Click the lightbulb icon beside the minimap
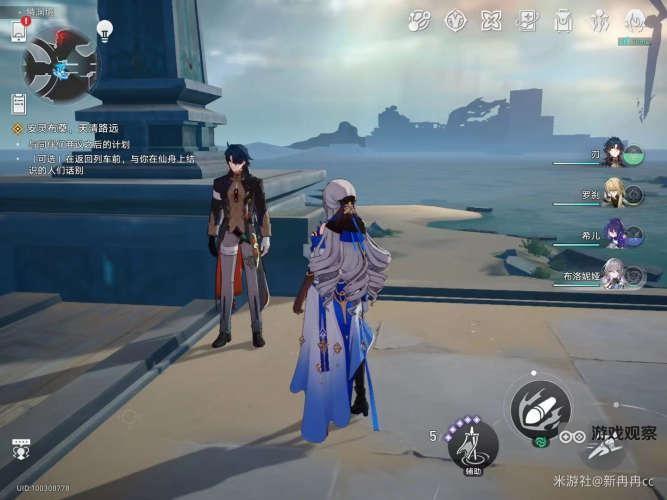This screenshot has width=667, height=500. pyautogui.click(x=105, y=29)
